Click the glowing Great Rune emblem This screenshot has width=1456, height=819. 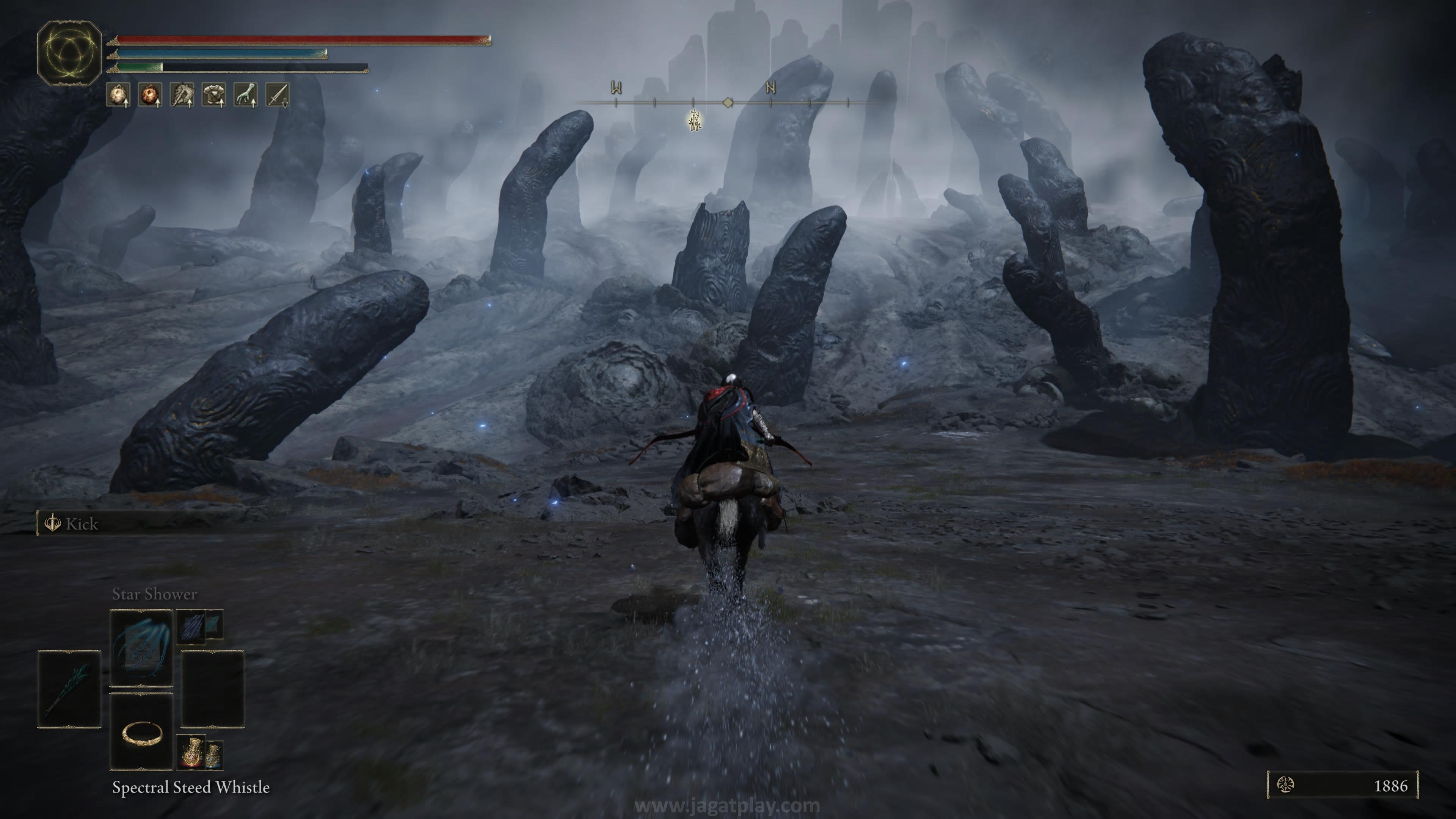click(x=69, y=53)
